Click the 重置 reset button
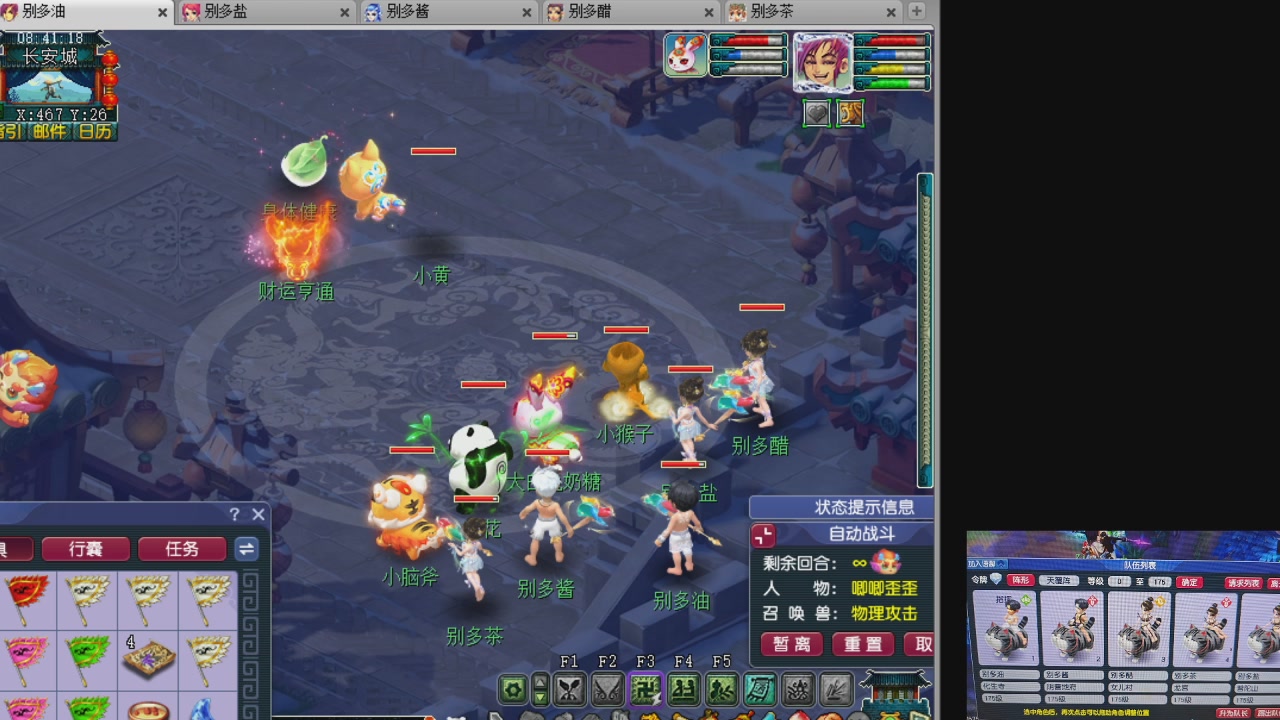 (862, 645)
